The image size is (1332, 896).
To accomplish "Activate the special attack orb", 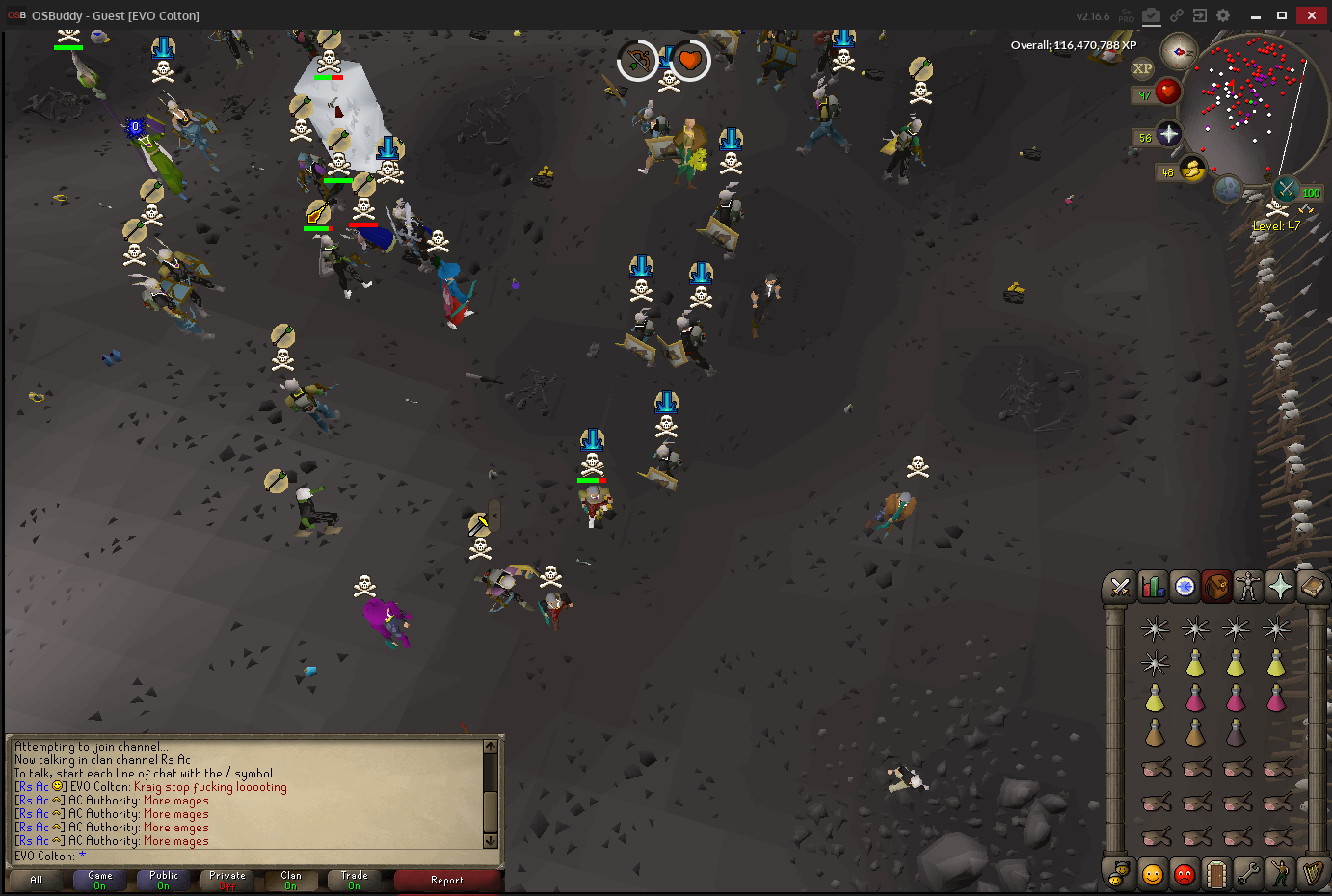I will click(1287, 189).
